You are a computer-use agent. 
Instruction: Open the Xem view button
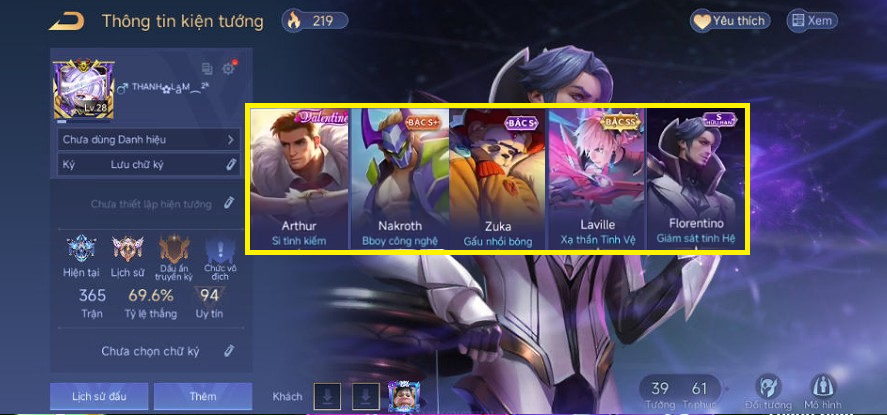(x=812, y=20)
